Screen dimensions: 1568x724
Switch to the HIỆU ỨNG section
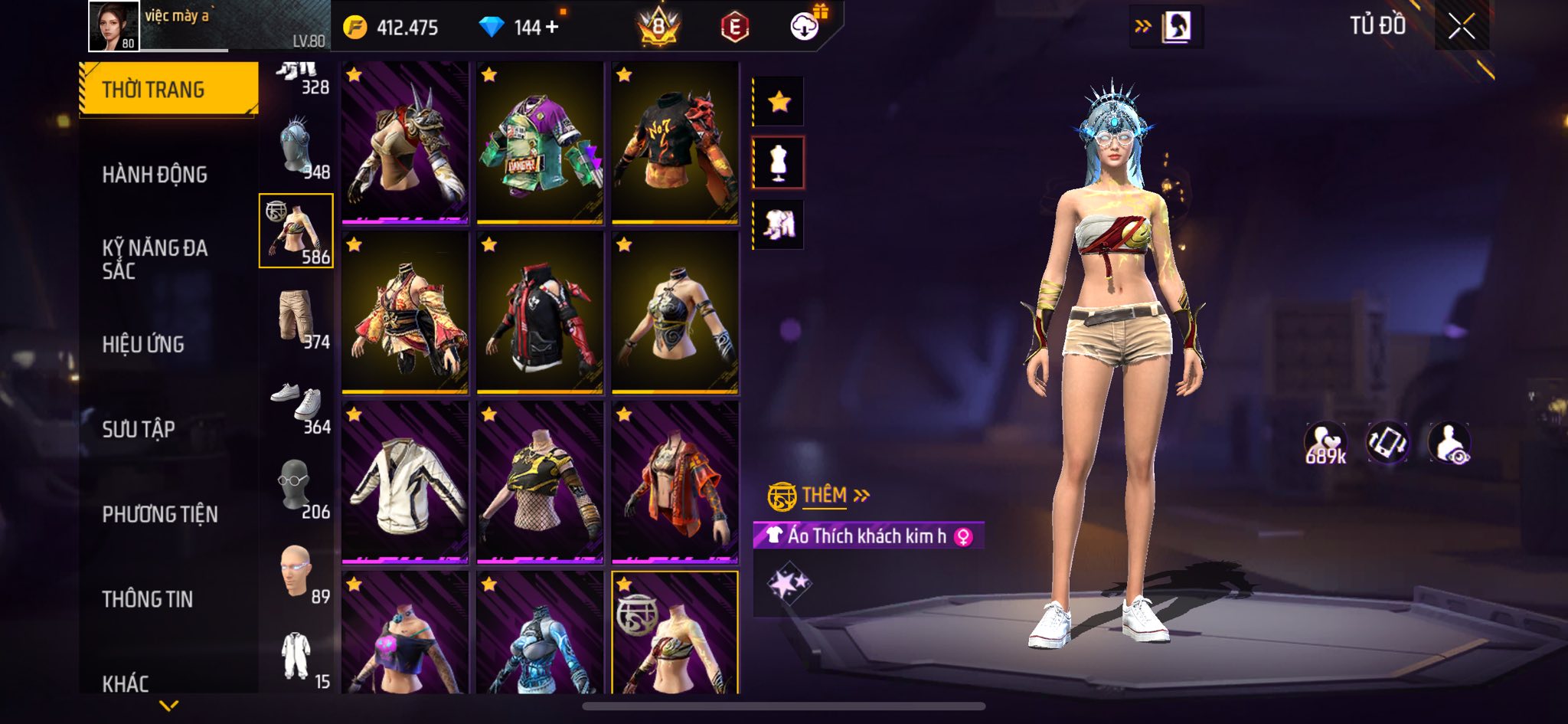[143, 345]
